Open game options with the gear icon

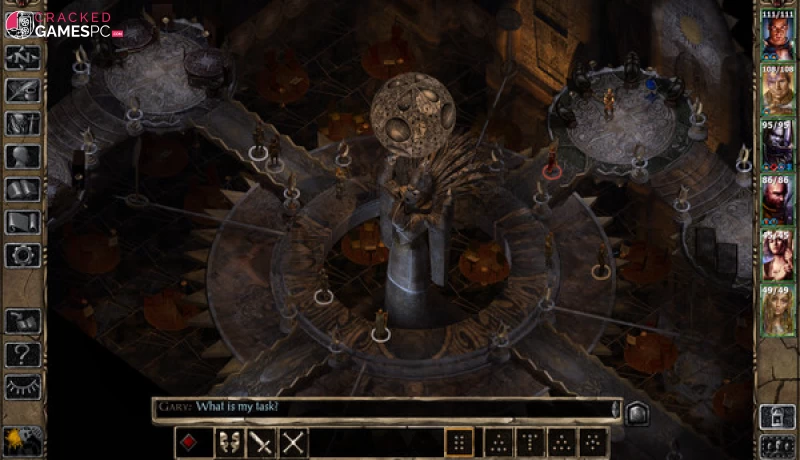(x=22, y=255)
